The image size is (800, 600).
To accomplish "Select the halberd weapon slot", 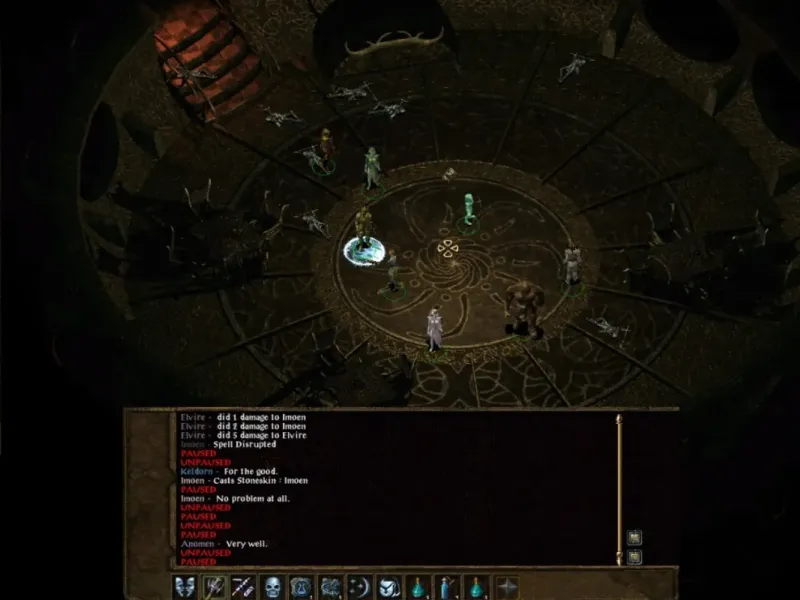I will [214, 587].
